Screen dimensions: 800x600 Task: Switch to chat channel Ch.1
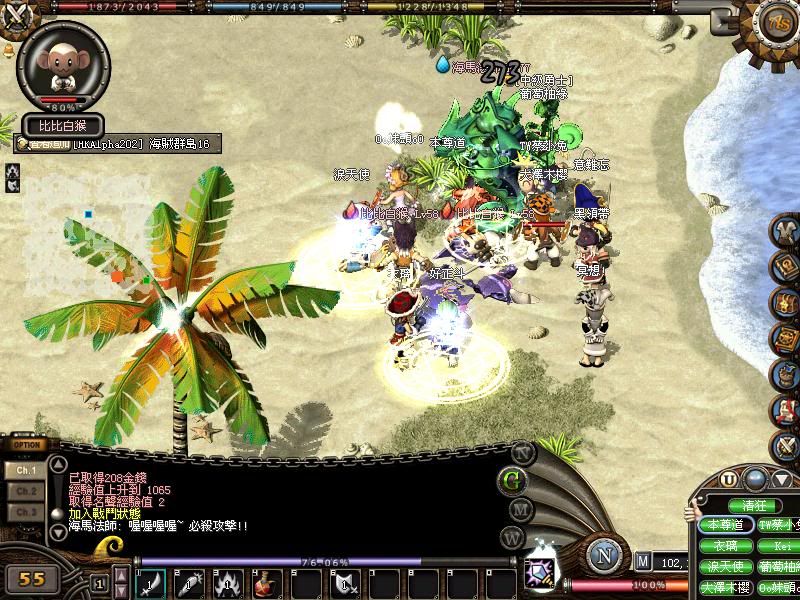pos(27,469)
